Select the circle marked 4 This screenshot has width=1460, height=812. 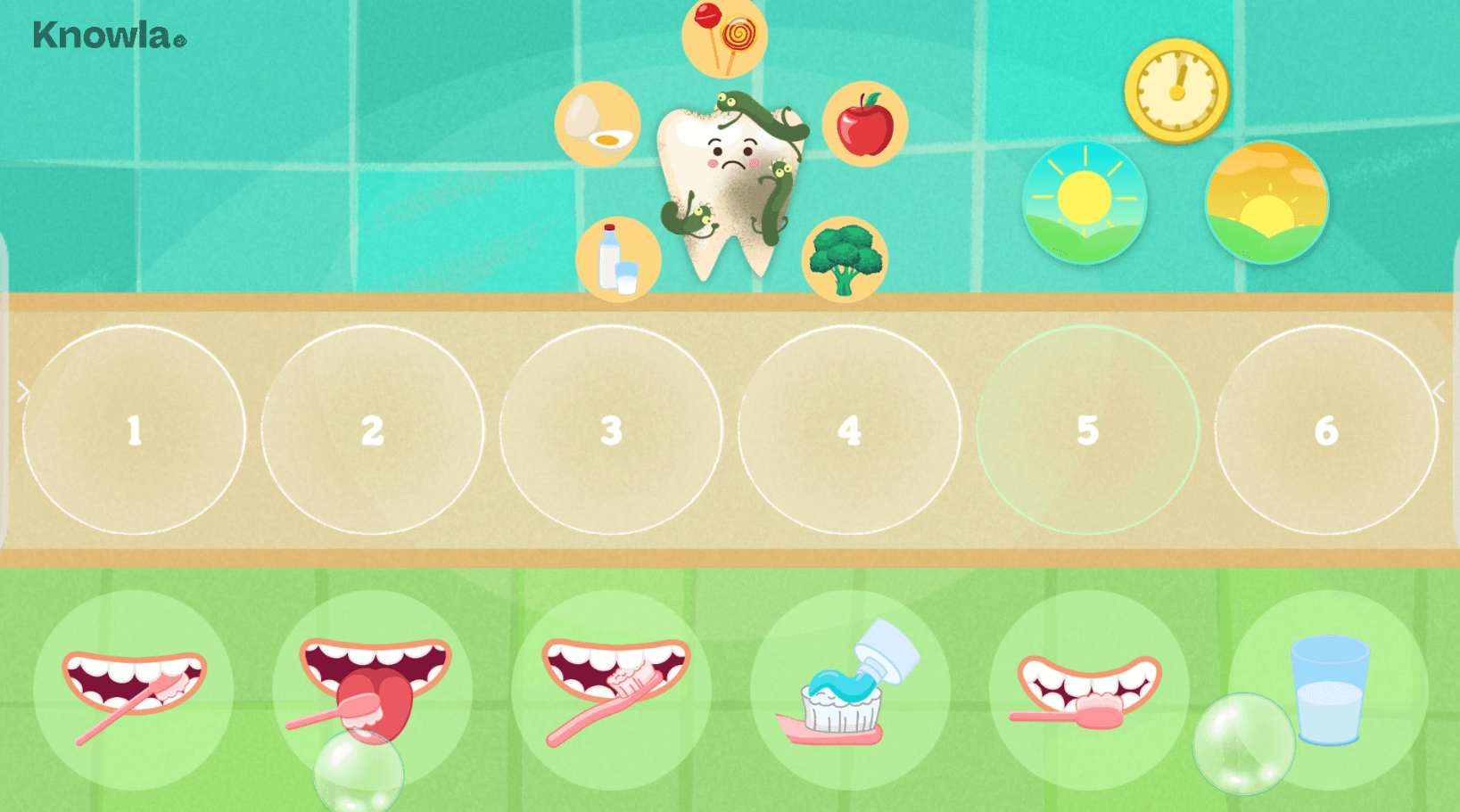(849, 430)
